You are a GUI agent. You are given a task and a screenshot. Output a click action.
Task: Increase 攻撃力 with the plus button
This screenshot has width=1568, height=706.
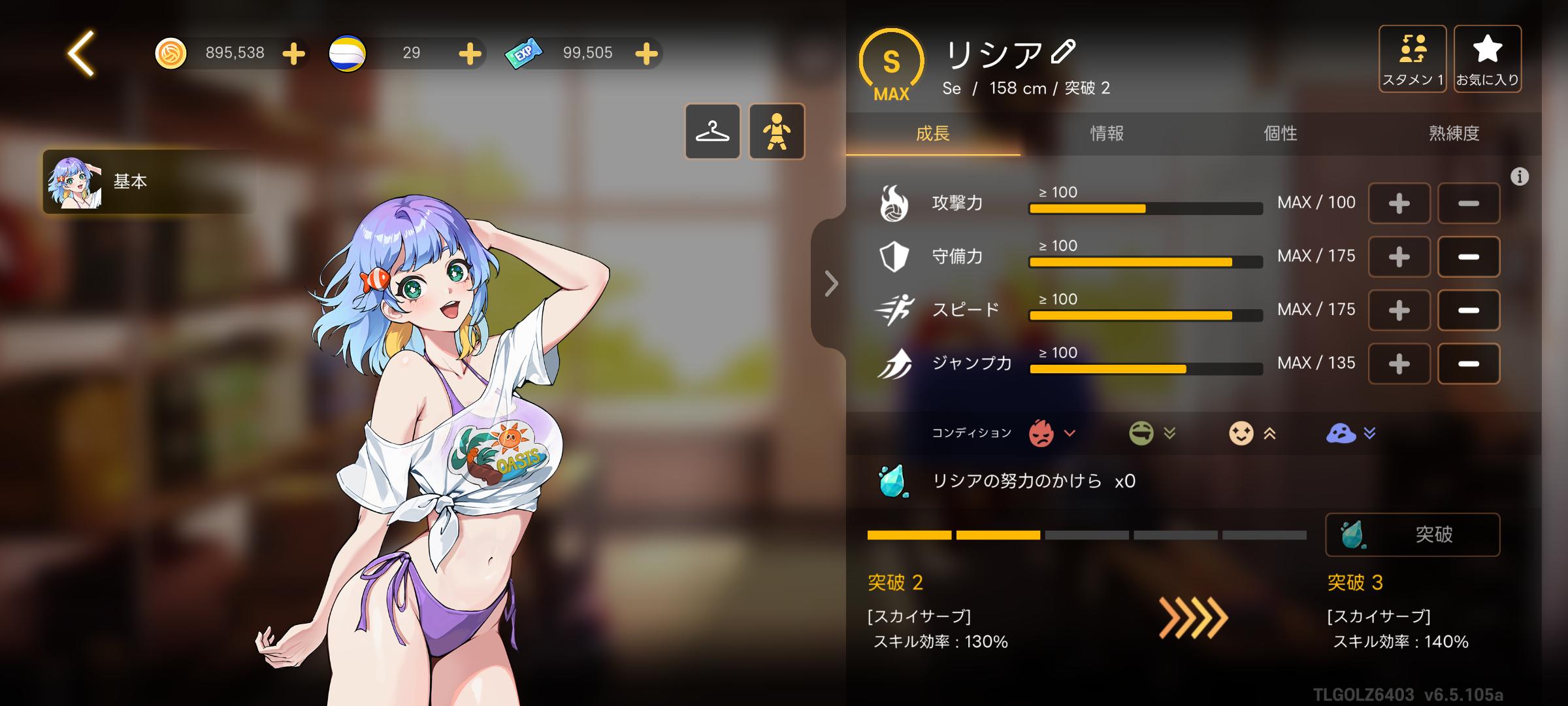point(1399,204)
